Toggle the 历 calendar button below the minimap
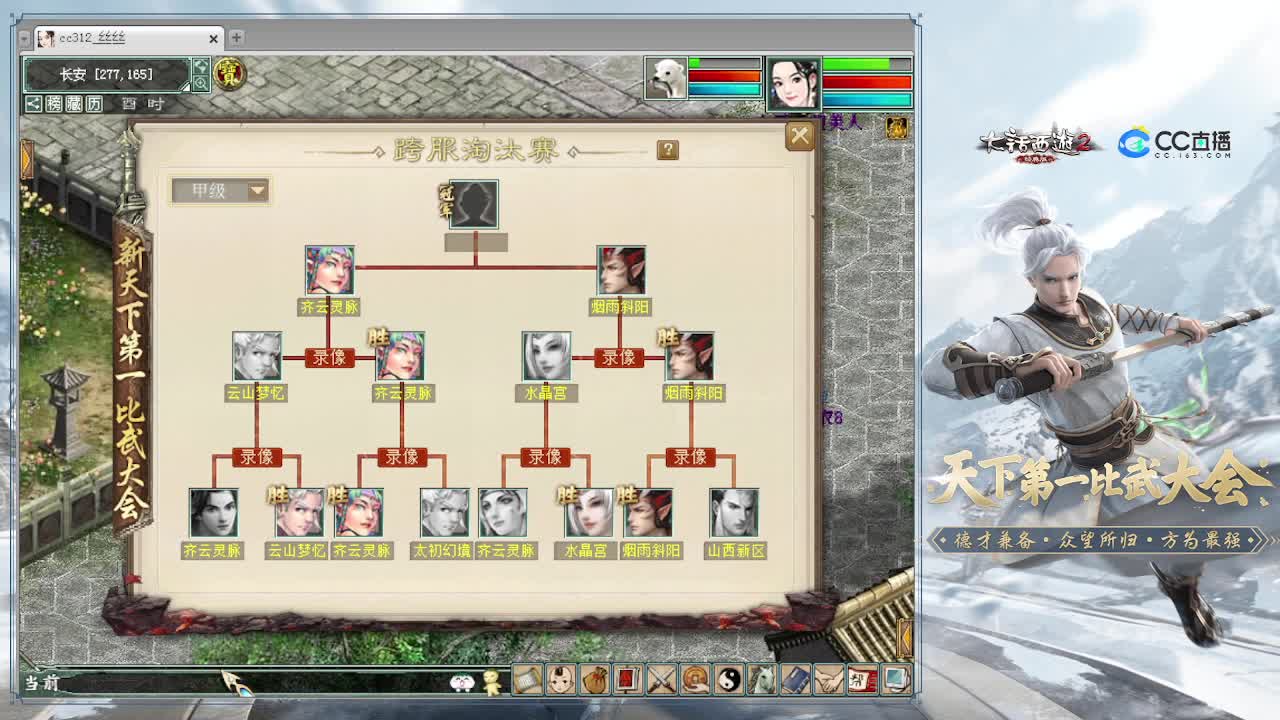 tap(95, 102)
